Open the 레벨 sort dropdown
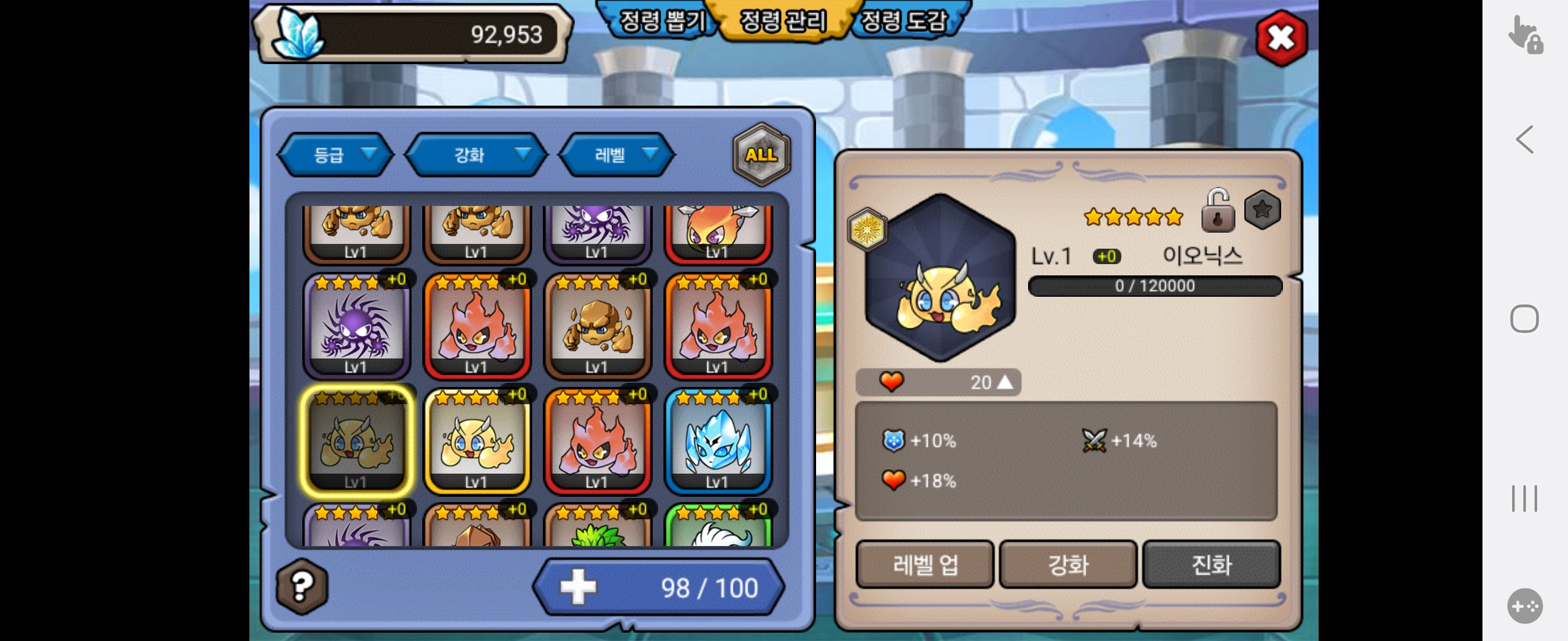This screenshot has width=1568, height=641. pos(617,155)
